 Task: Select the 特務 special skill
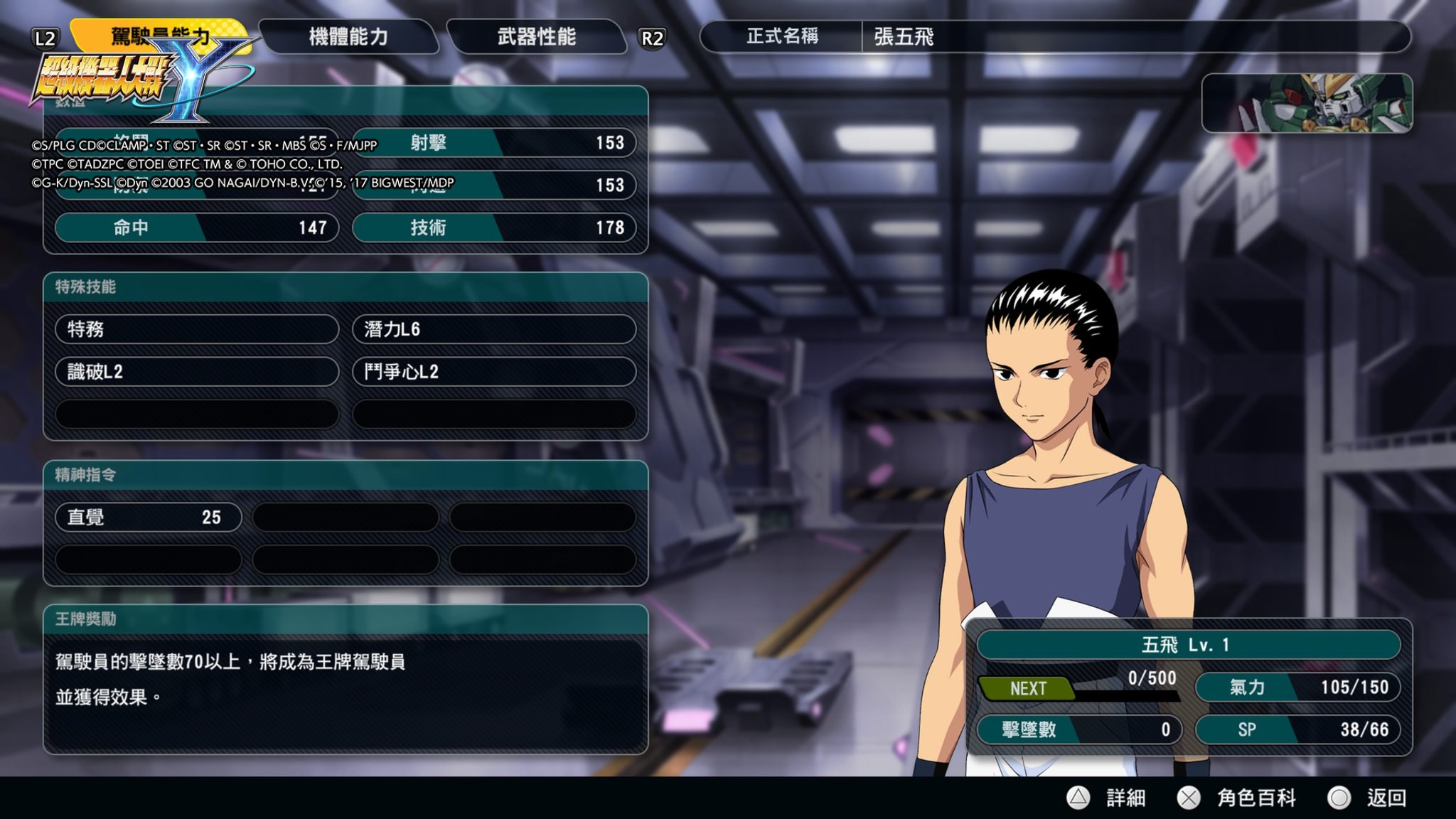(x=196, y=329)
